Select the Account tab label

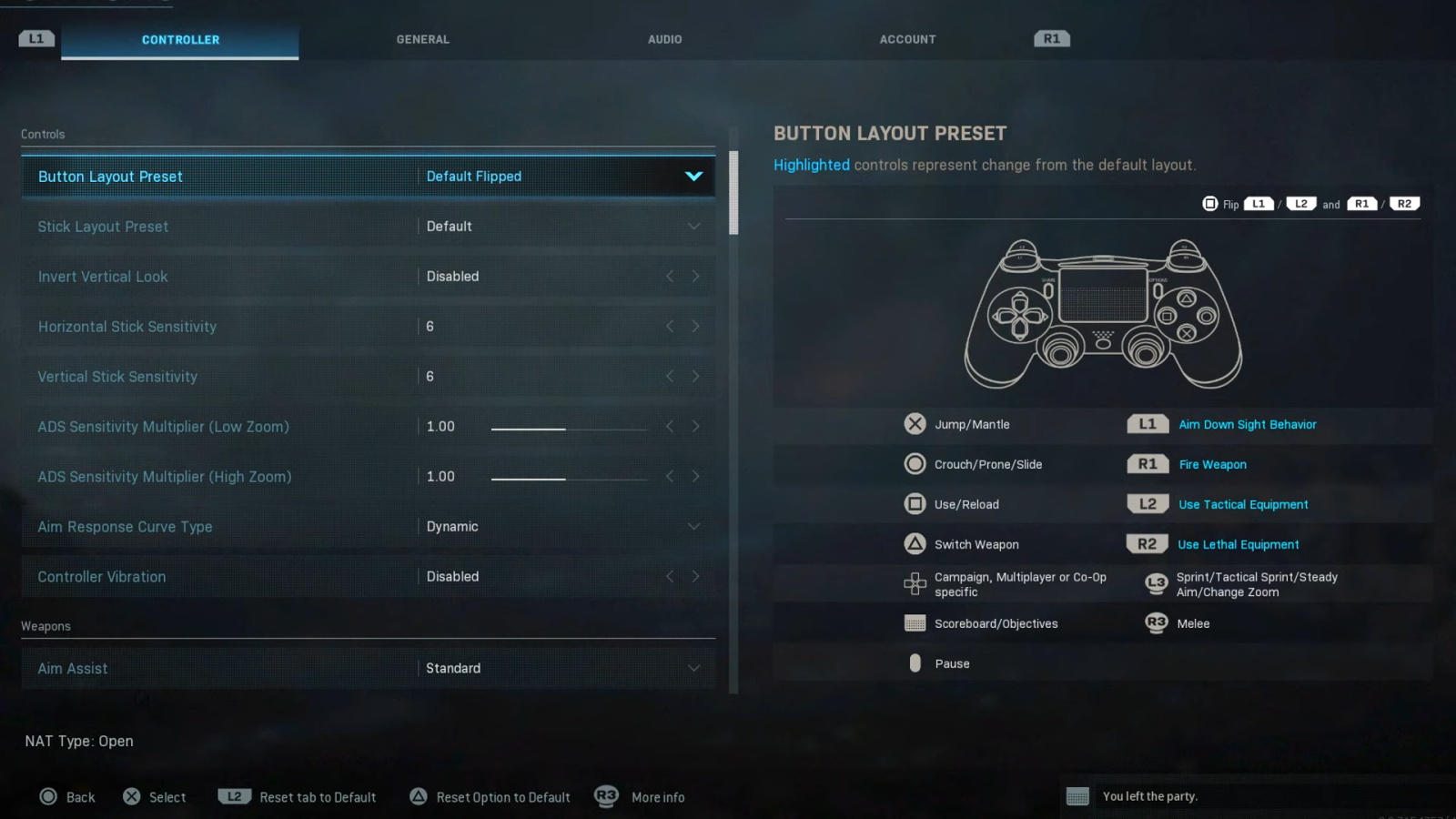907,39
